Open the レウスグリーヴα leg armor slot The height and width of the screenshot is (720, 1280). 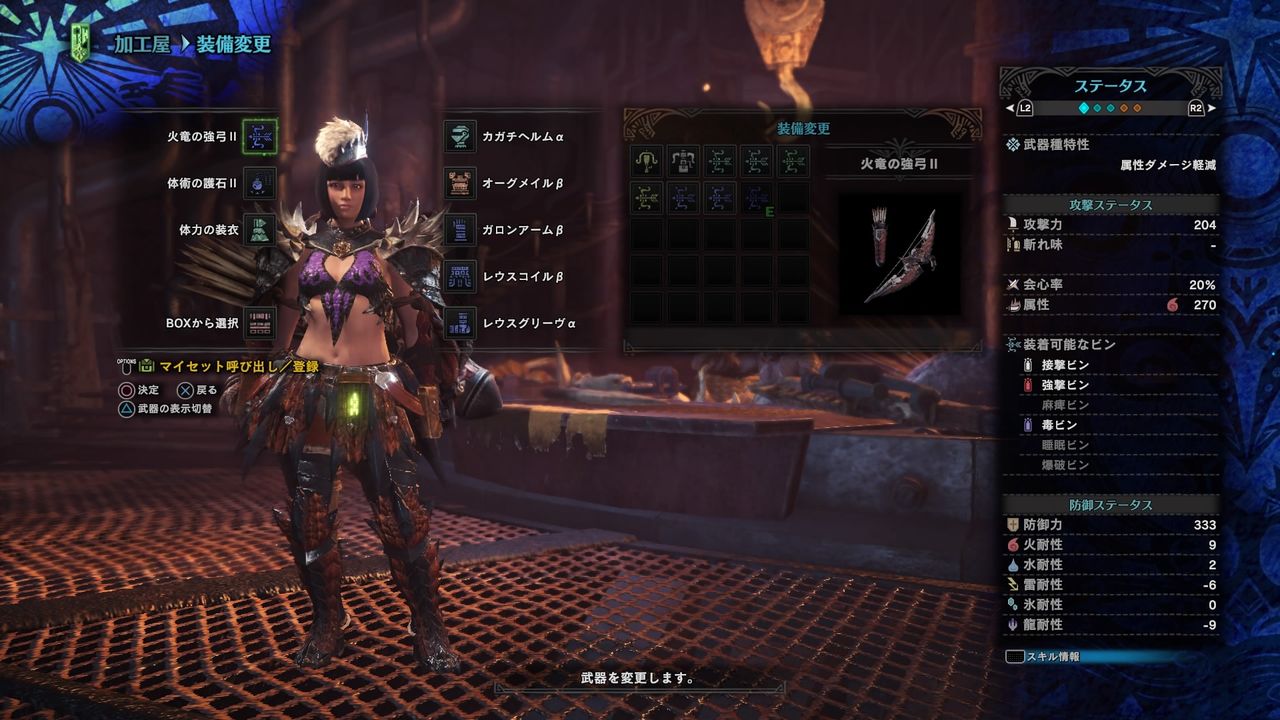tap(460, 323)
